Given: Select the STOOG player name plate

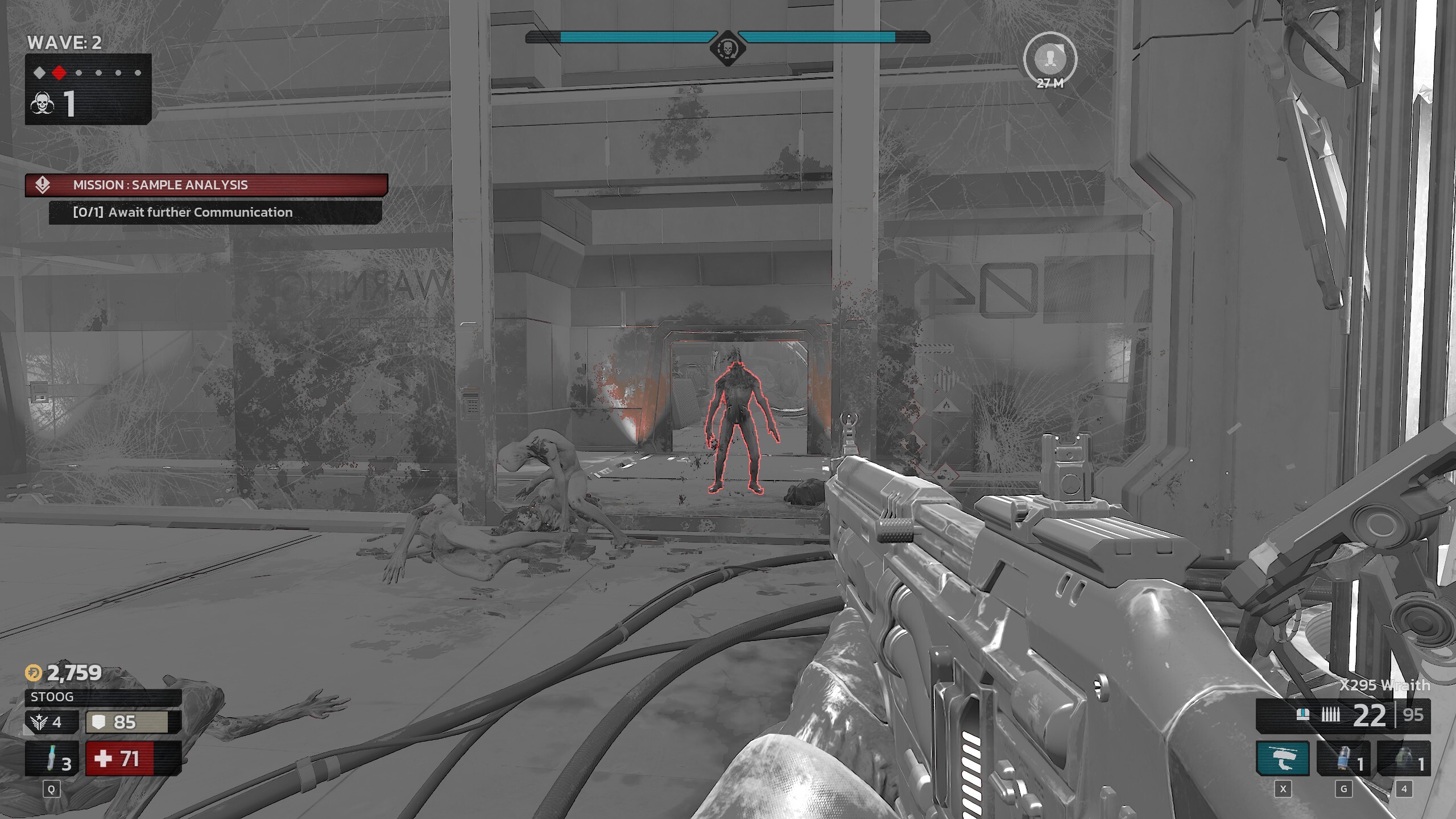Looking at the screenshot, I should click(103, 697).
